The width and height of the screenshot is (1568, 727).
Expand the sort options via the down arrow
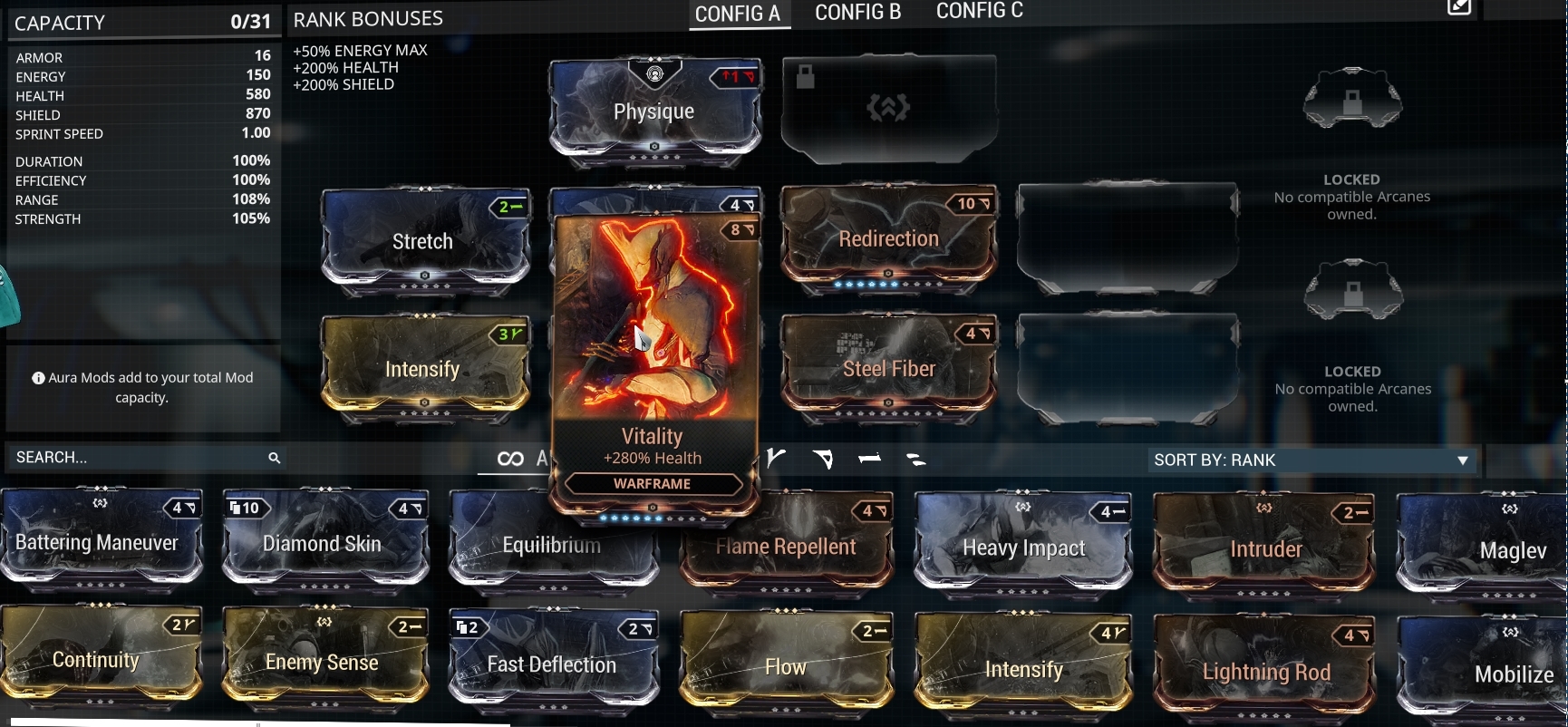coord(1462,460)
